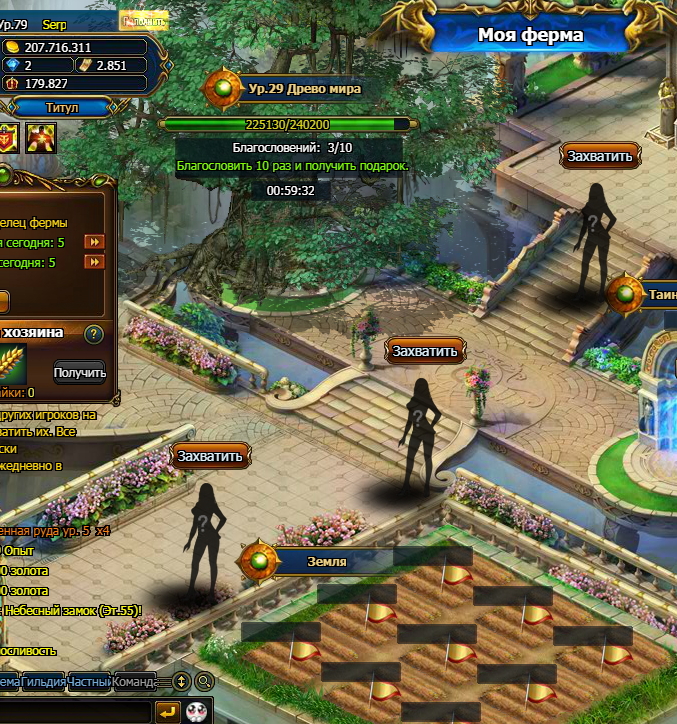Switch to the Частный chat tab
The height and width of the screenshot is (724, 677).
tap(89, 682)
